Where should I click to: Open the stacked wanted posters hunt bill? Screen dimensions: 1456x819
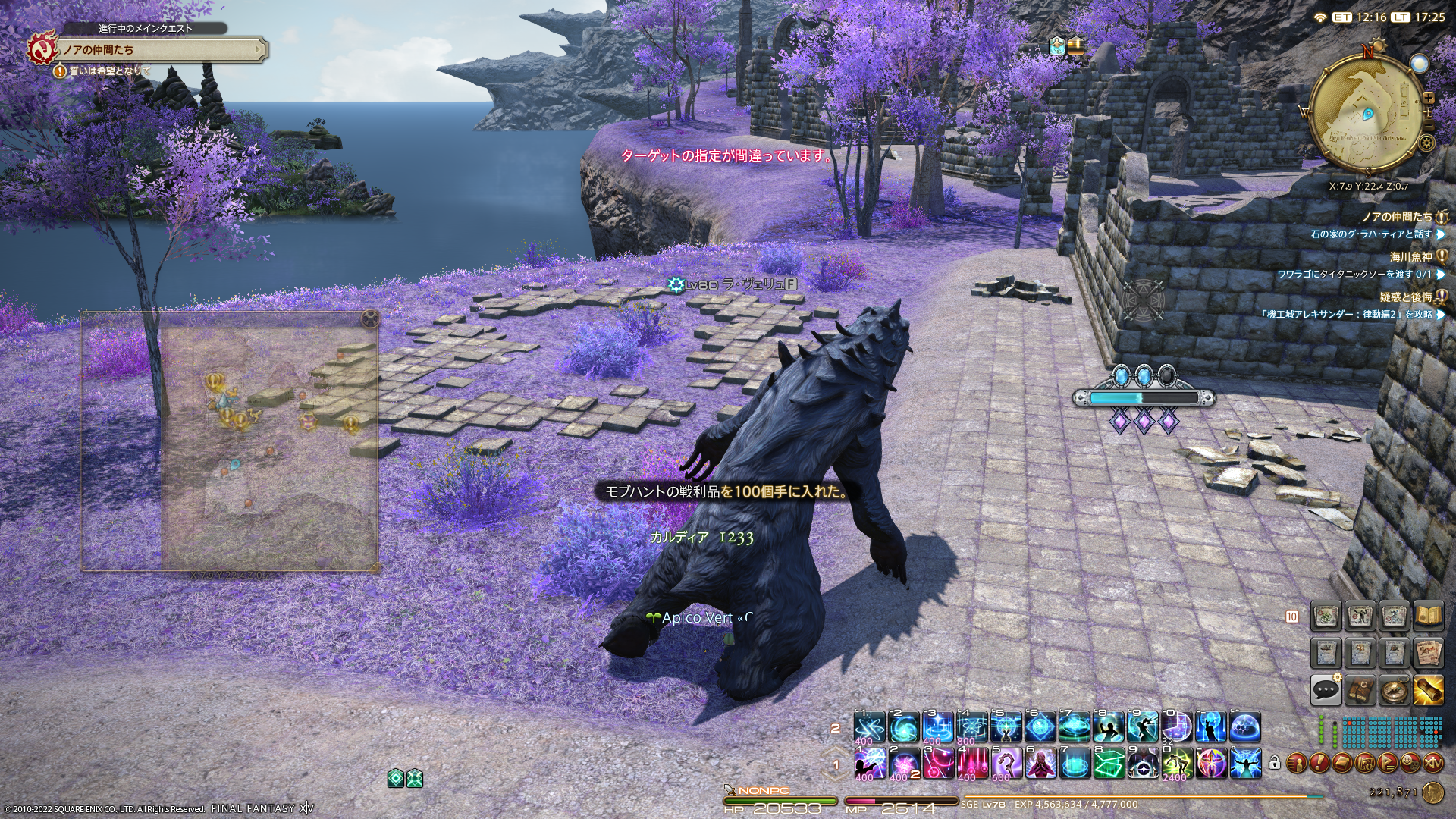[x=1428, y=652]
